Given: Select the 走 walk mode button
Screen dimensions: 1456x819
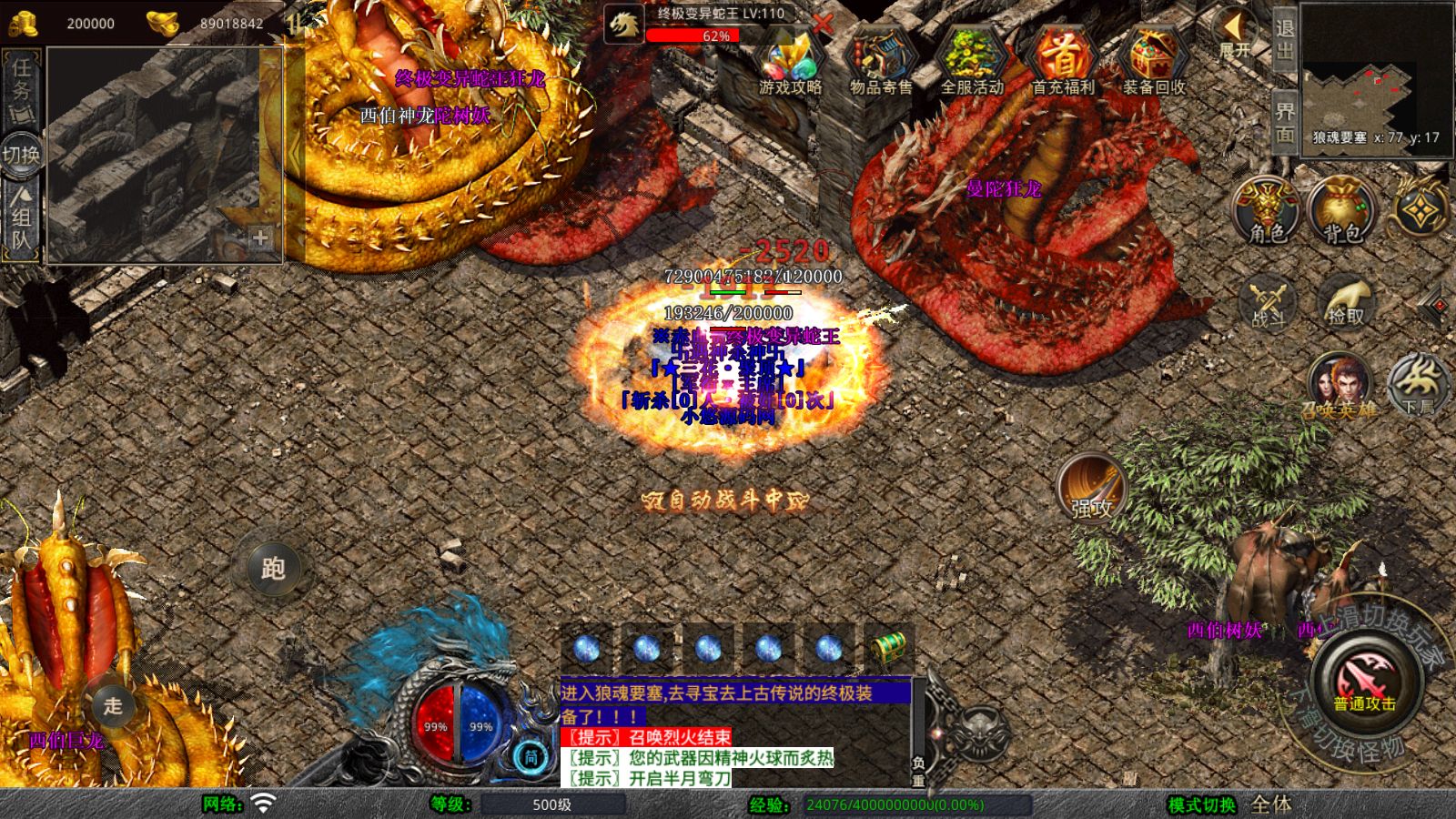Looking at the screenshot, I should coord(113,705).
